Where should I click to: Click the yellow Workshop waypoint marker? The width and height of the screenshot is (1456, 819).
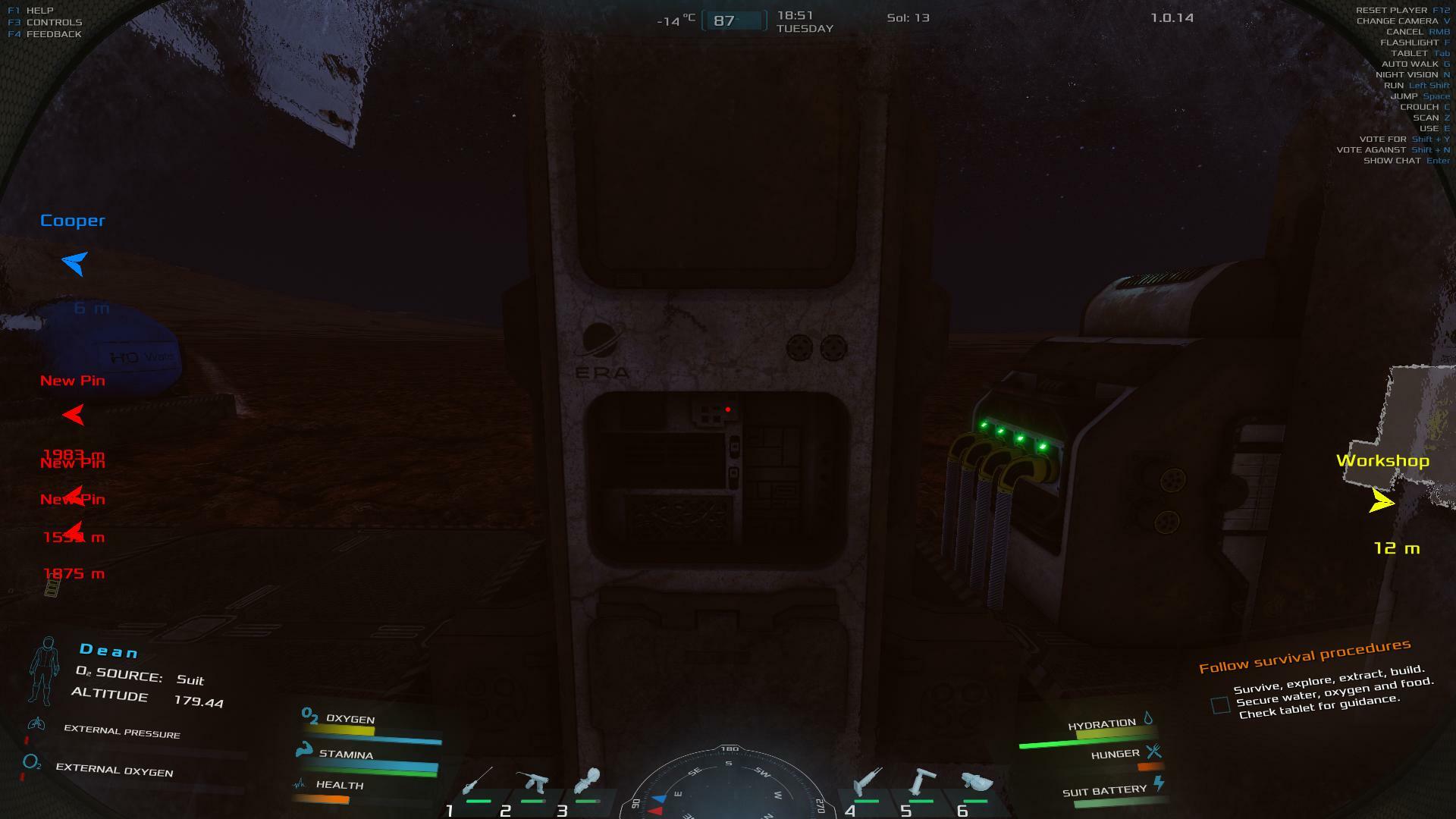coord(1382,501)
